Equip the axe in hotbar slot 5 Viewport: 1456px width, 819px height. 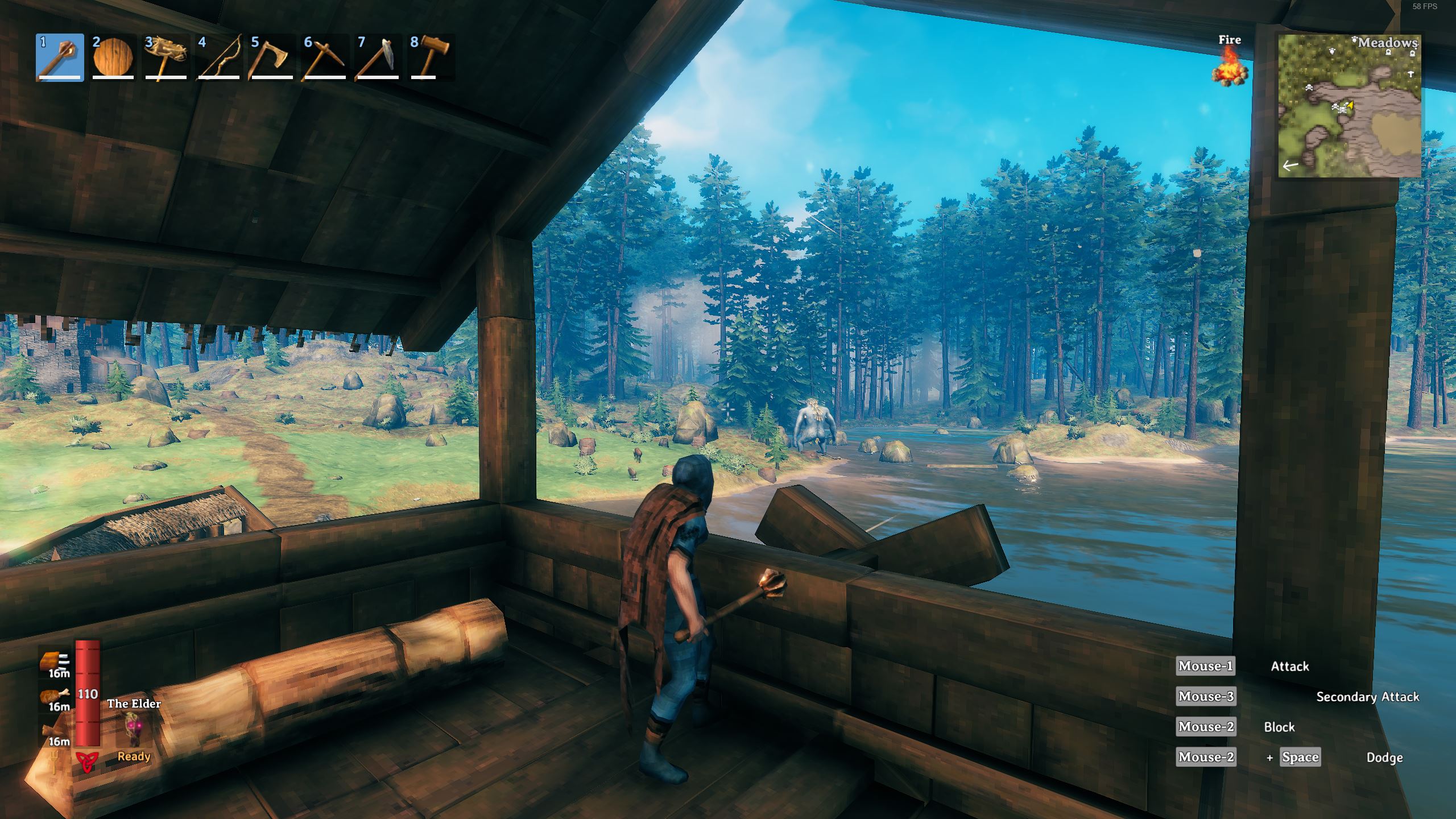tap(272, 58)
